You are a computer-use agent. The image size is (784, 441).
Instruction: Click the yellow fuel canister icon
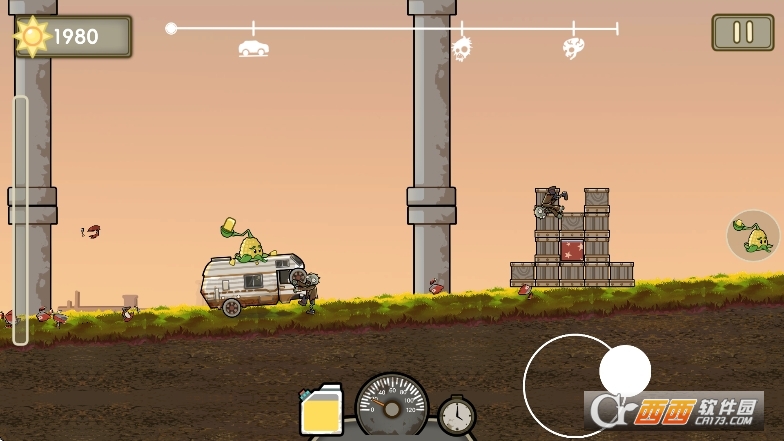[322, 411]
